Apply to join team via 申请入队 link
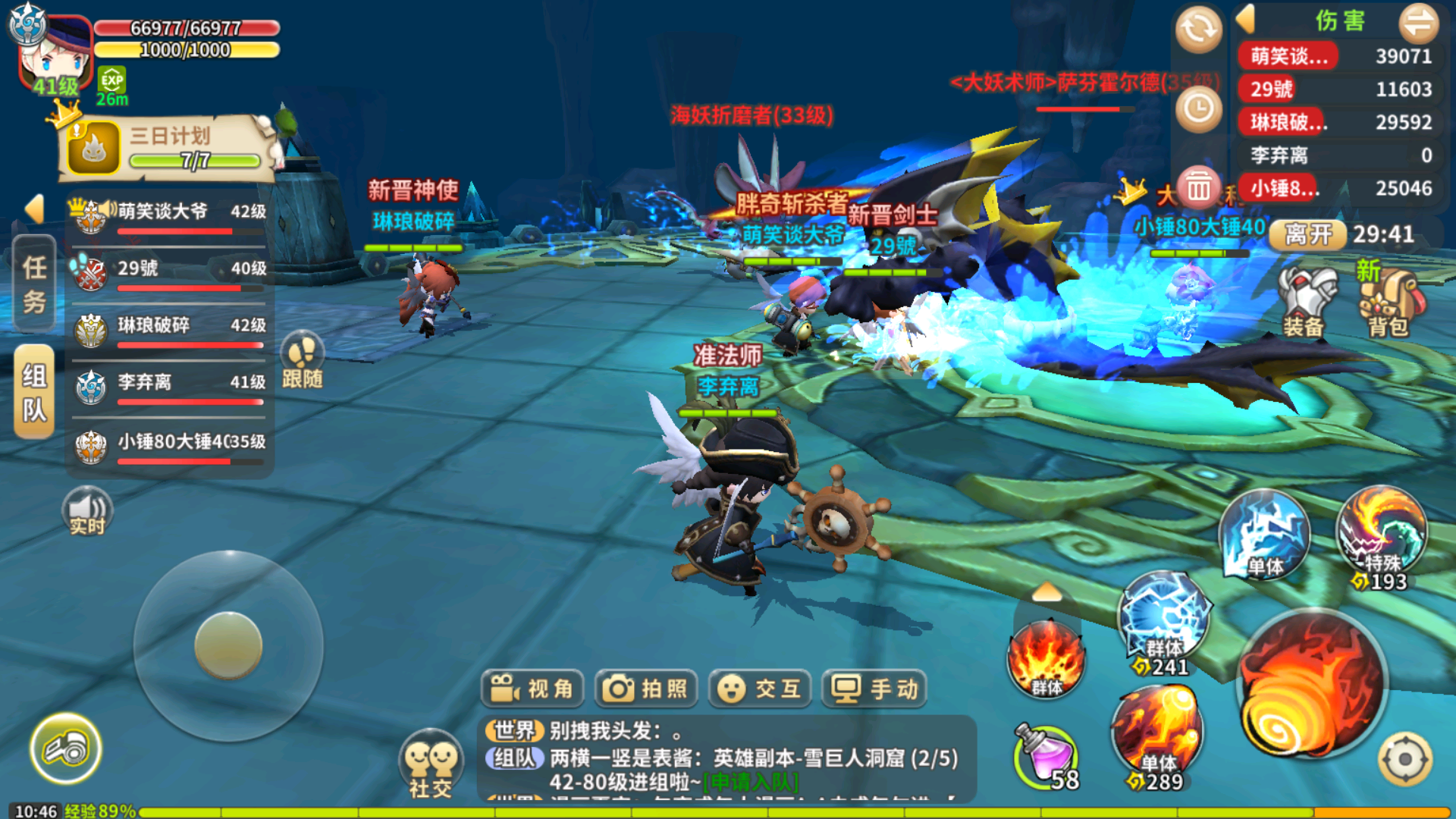Viewport: 1456px width, 819px height. 751,782
